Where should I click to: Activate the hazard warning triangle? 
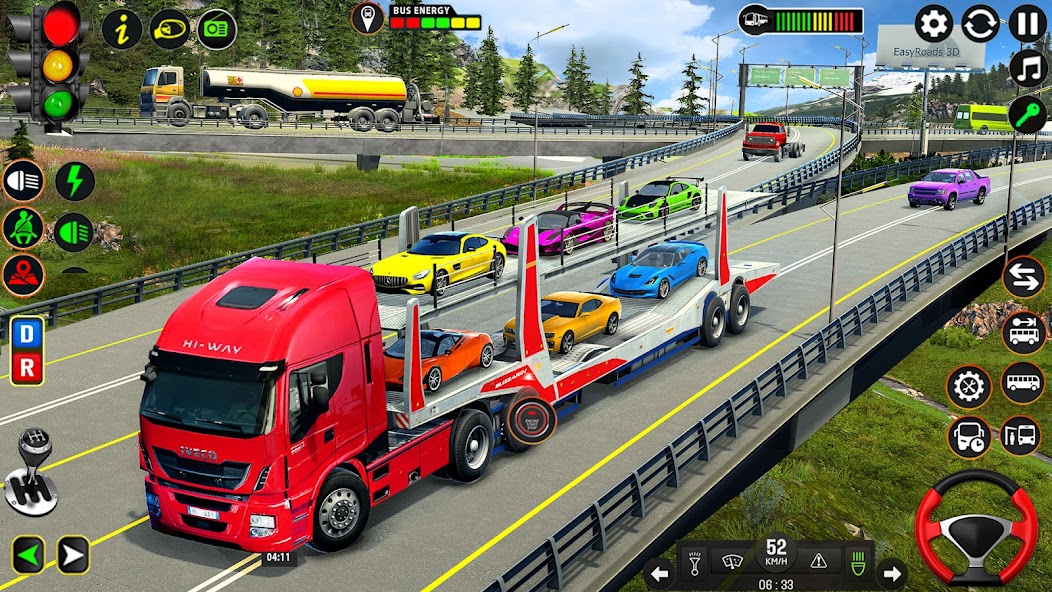[818, 561]
